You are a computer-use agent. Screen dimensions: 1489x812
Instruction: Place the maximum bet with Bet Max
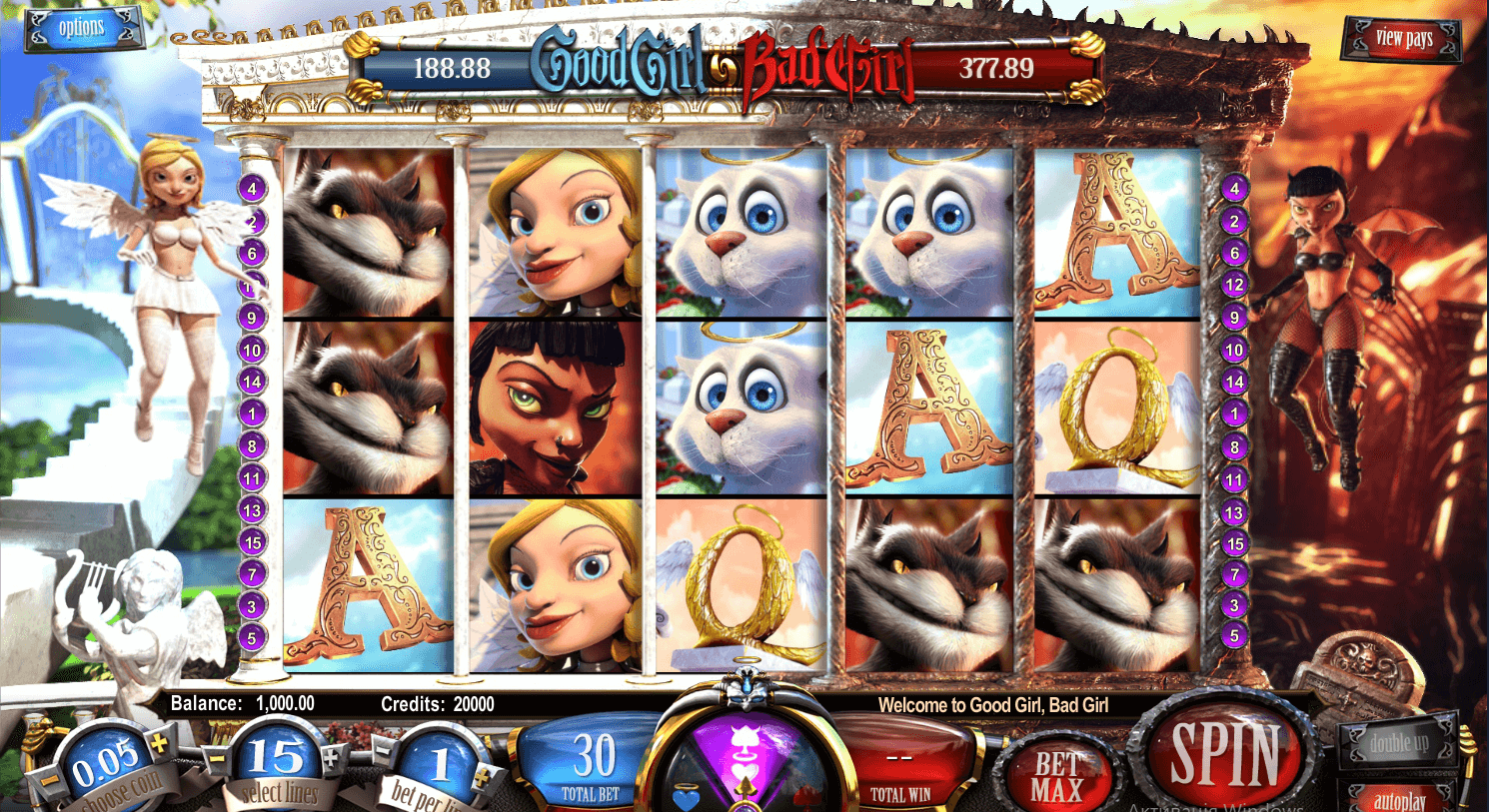[1057, 777]
